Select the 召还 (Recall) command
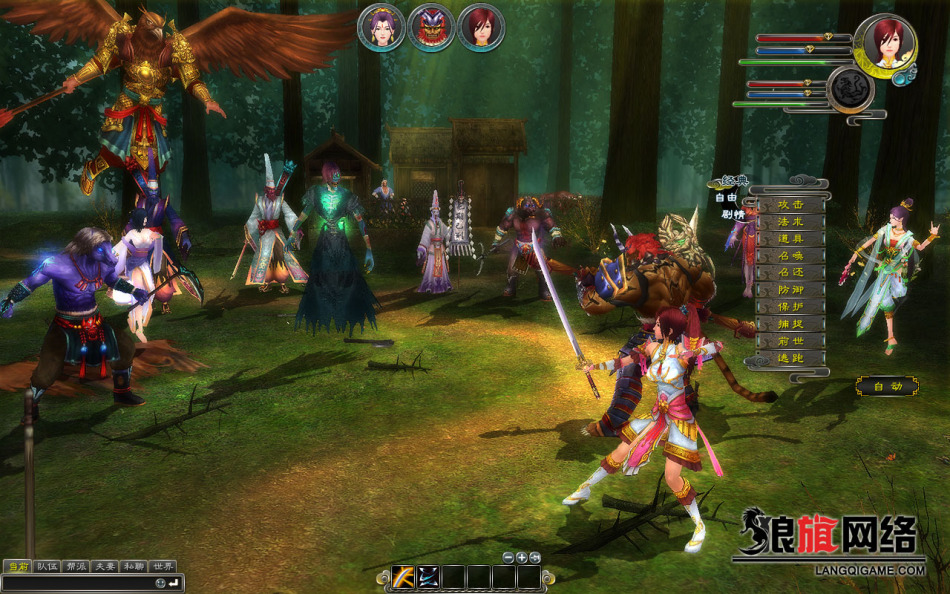 [x=790, y=273]
